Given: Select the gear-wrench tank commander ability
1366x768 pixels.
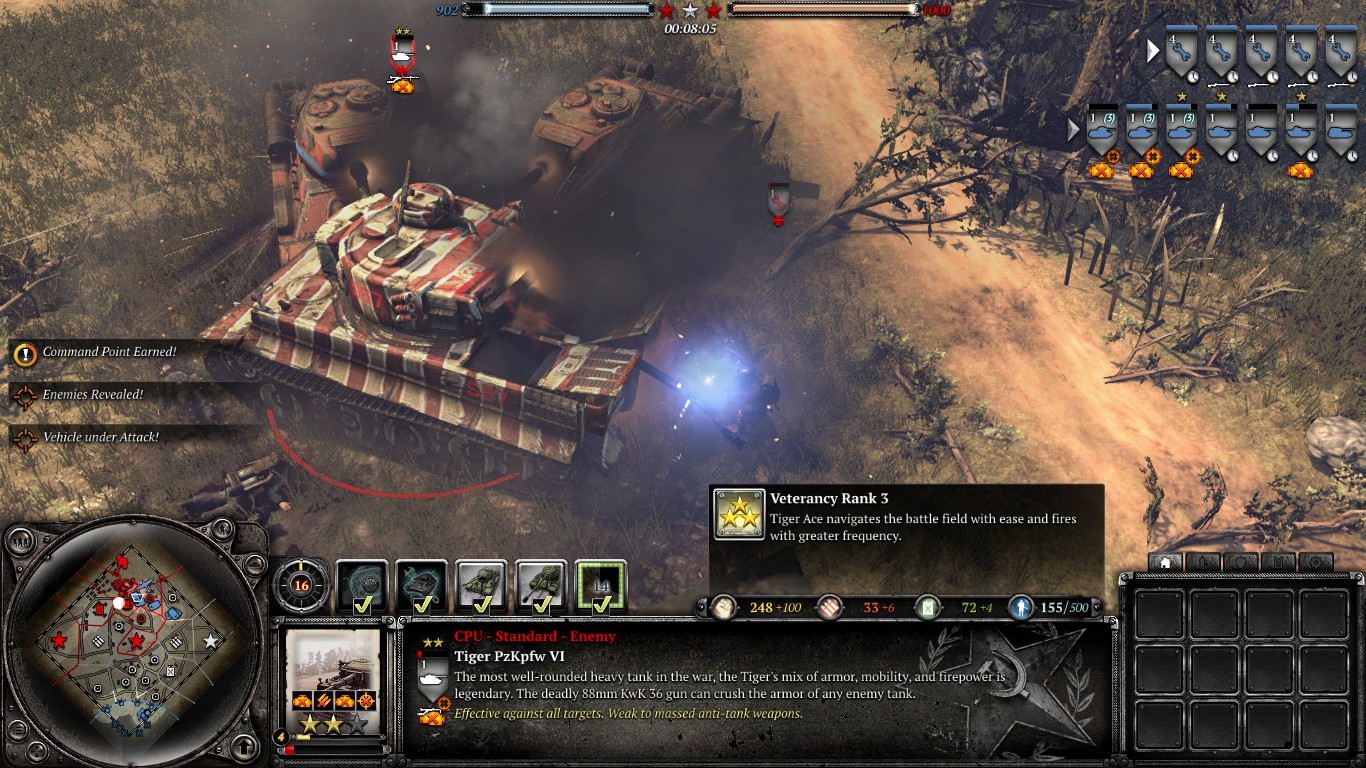Looking at the screenshot, I should (x=421, y=585).
